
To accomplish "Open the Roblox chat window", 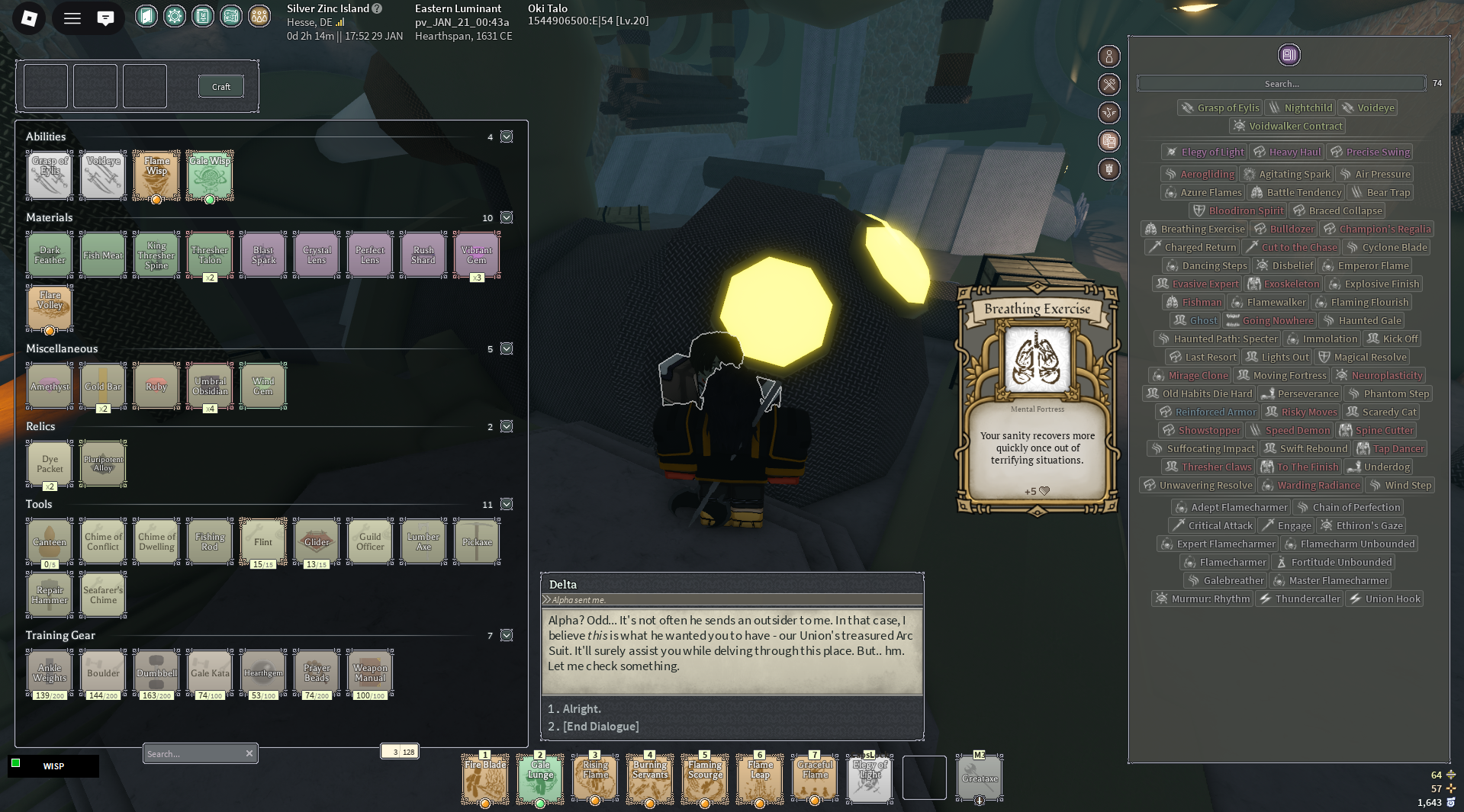I will tap(105, 18).
